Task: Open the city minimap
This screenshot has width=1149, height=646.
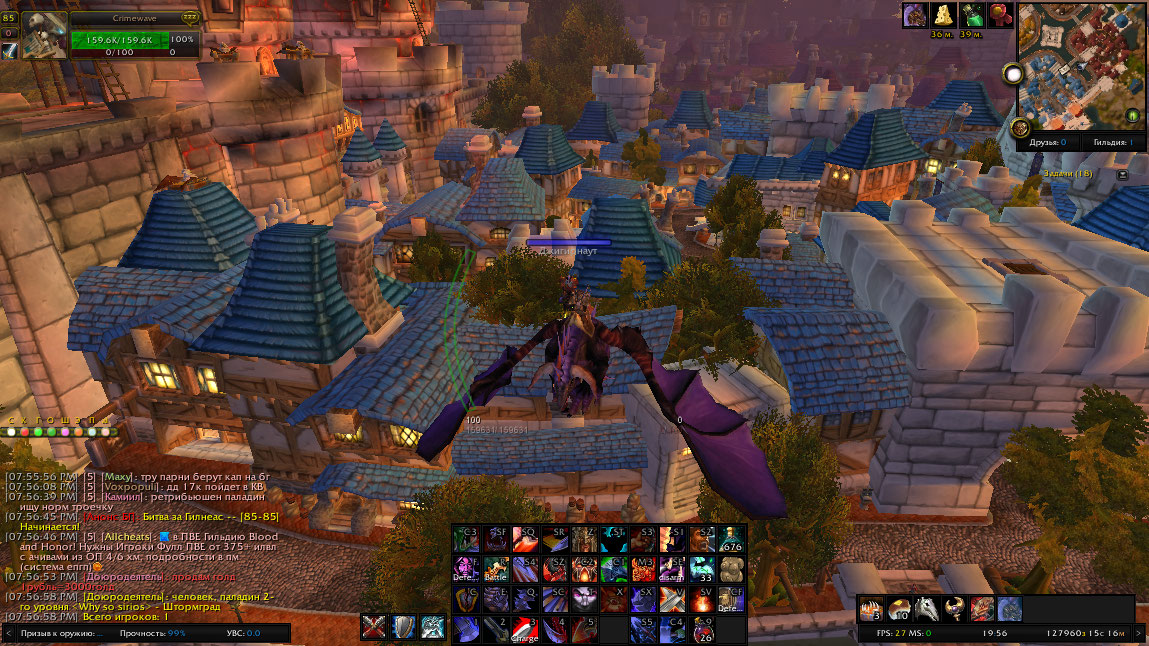Action: tap(1082, 65)
